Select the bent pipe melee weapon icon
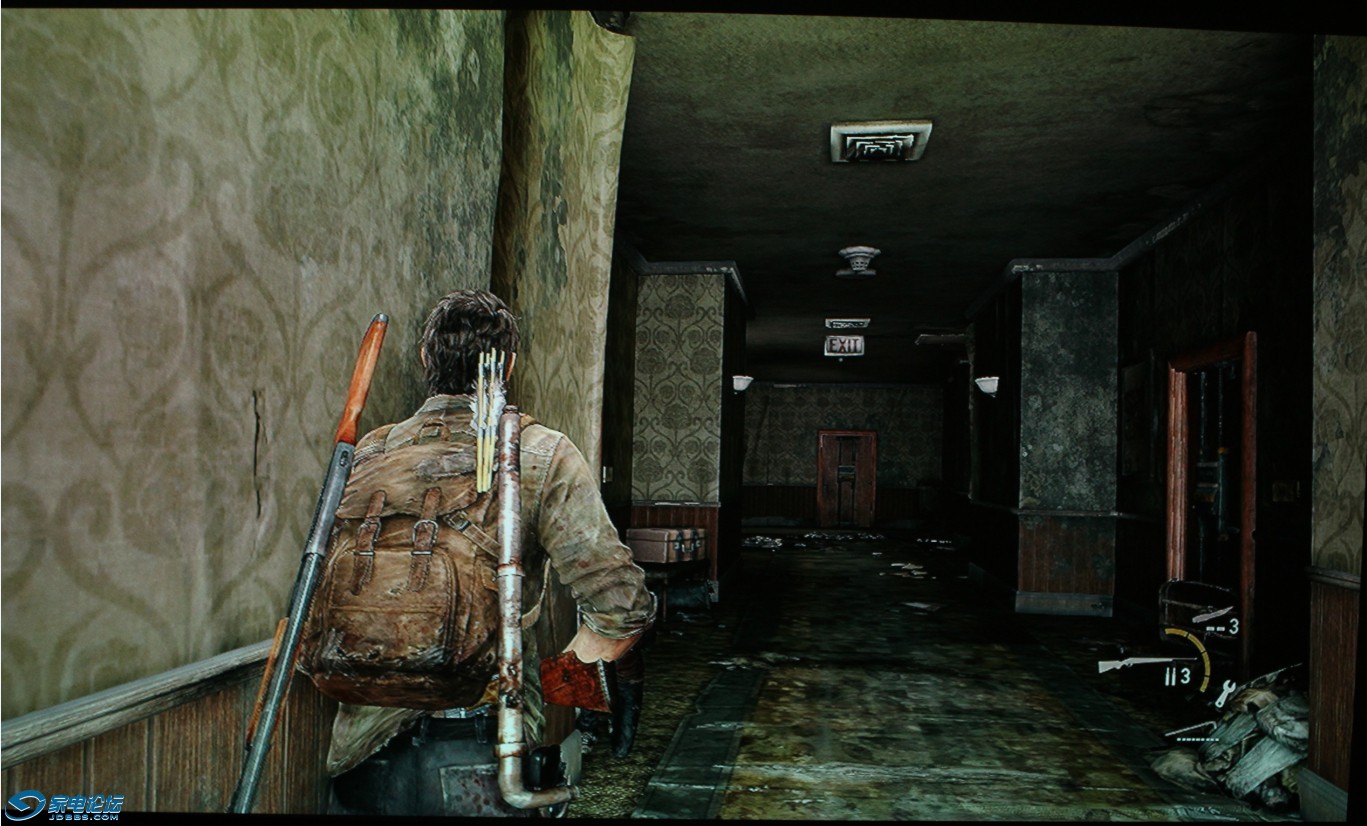The height and width of the screenshot is (826, 1367). (1190, 727)
